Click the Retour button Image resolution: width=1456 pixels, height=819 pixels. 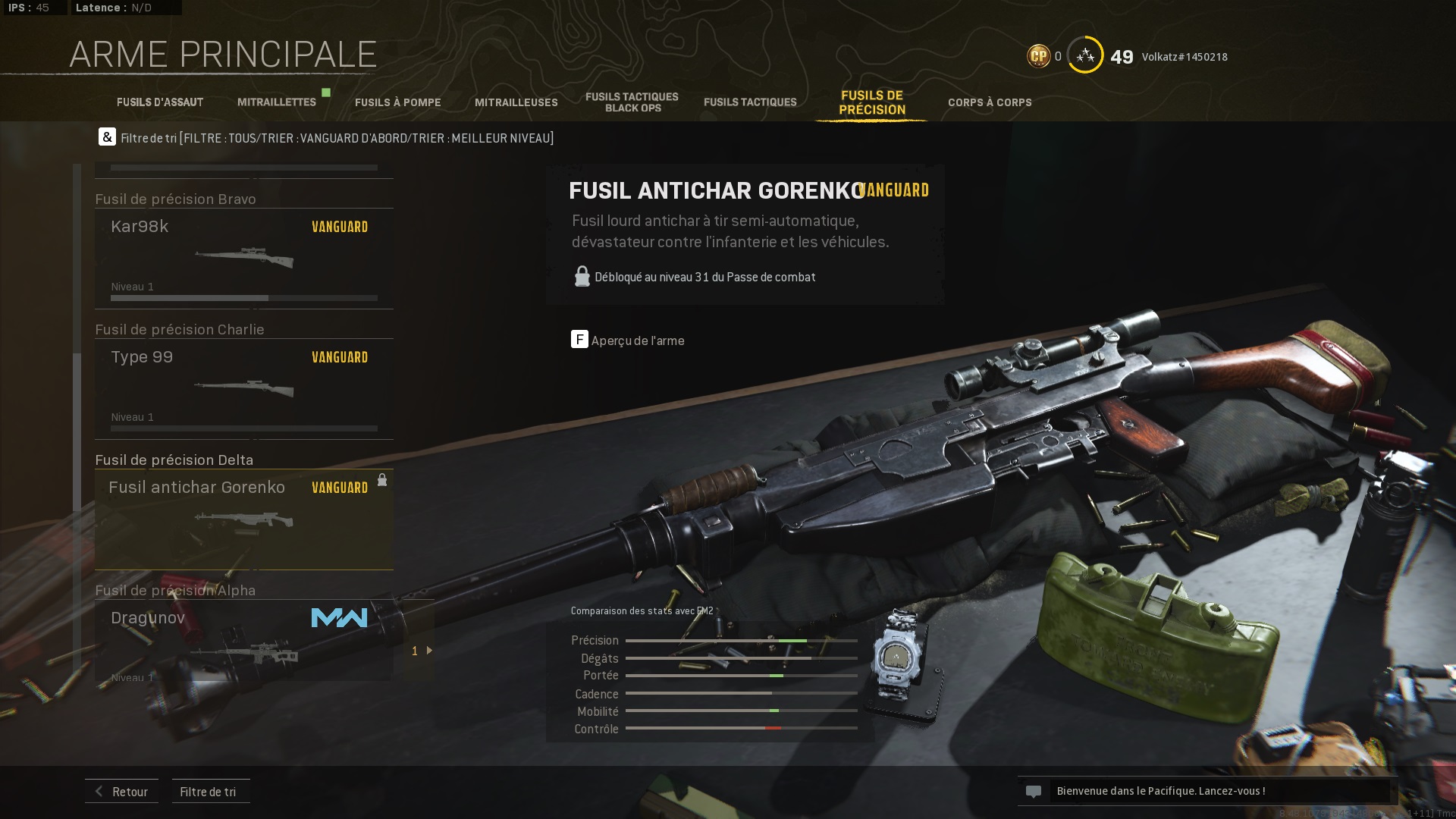tap(121, 791)
